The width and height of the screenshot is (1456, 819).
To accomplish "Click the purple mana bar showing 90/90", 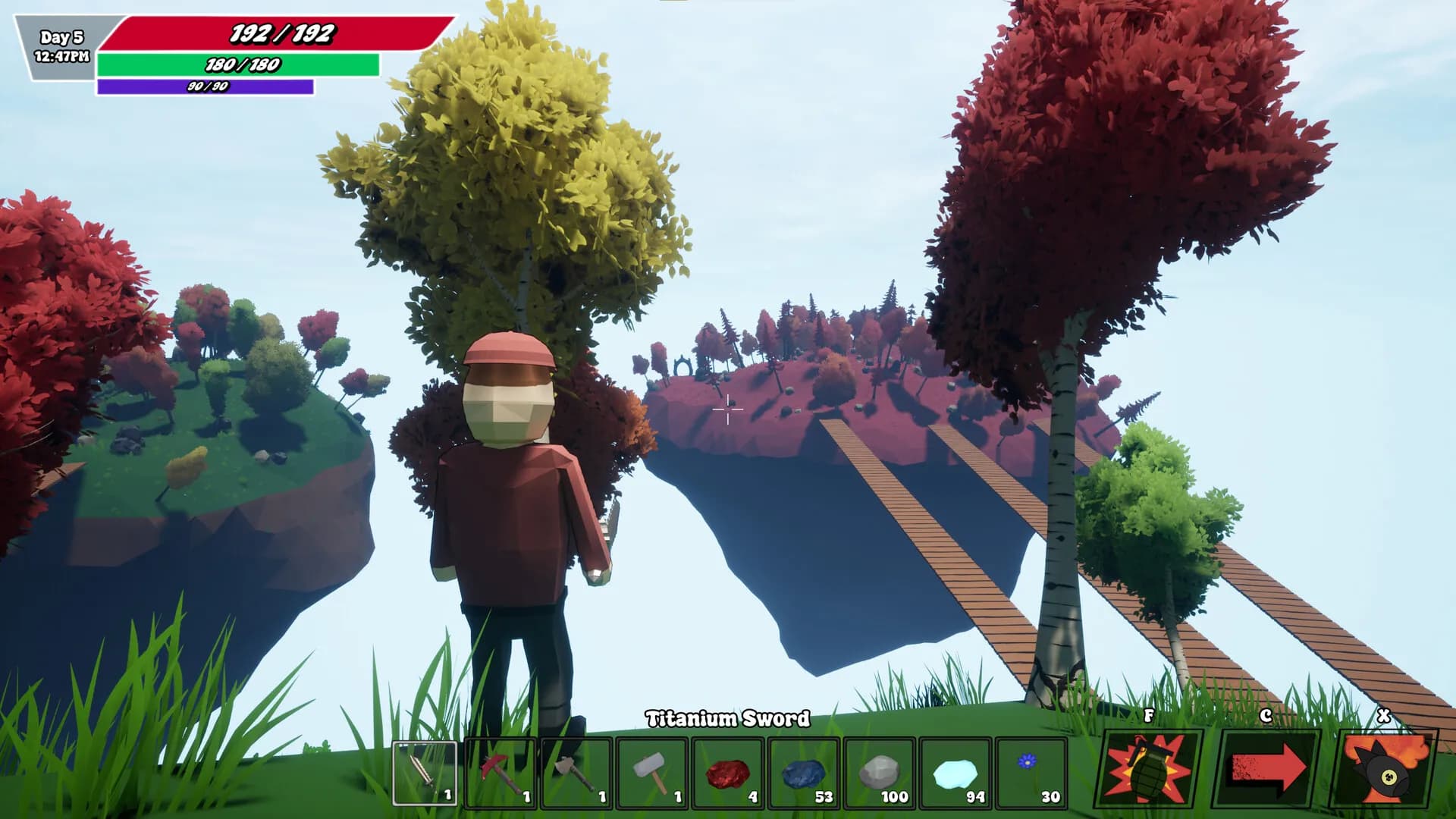I will (x=205, y=87).
